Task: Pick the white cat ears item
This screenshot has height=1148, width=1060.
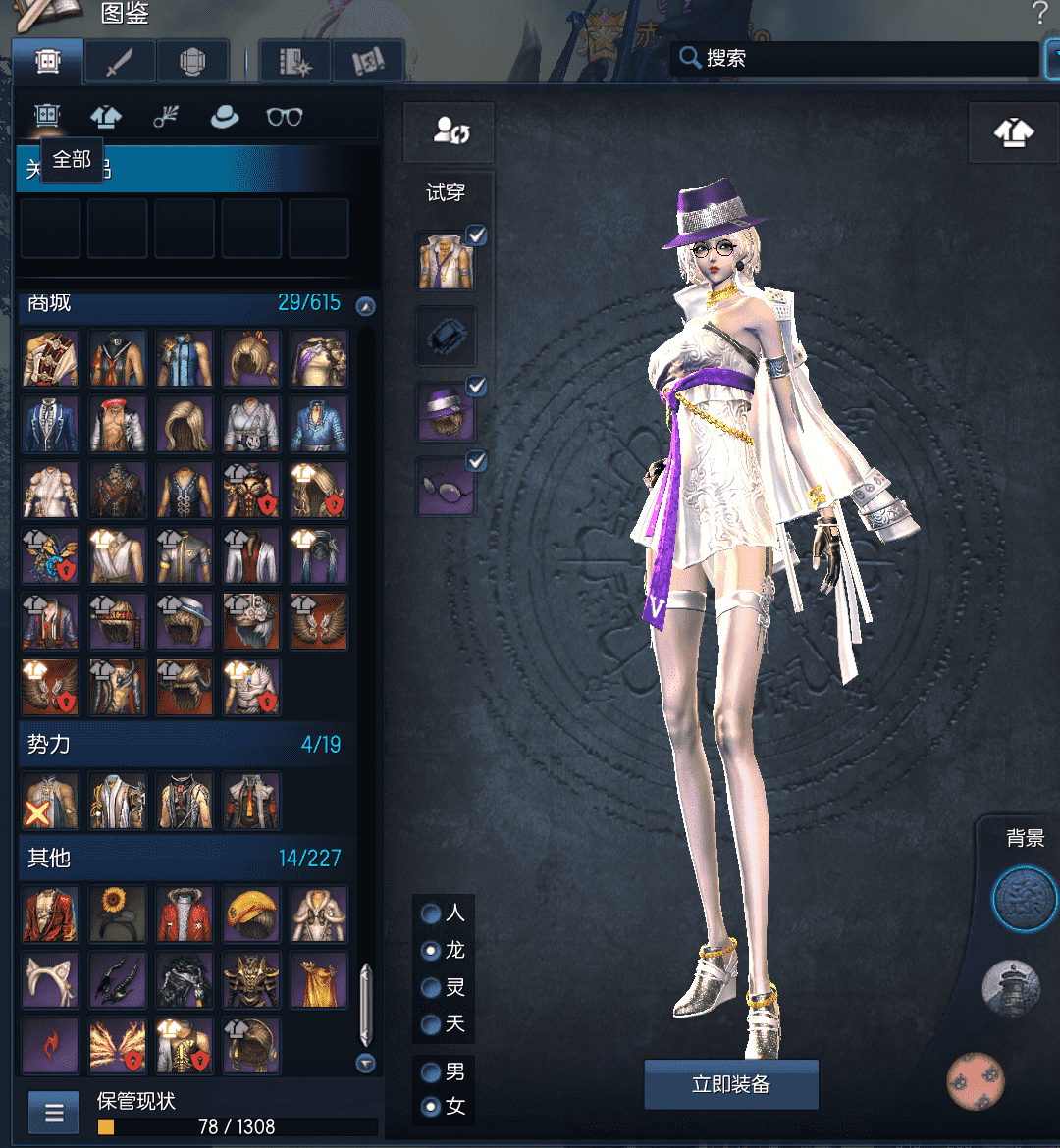Action: [x=51, y=979]
